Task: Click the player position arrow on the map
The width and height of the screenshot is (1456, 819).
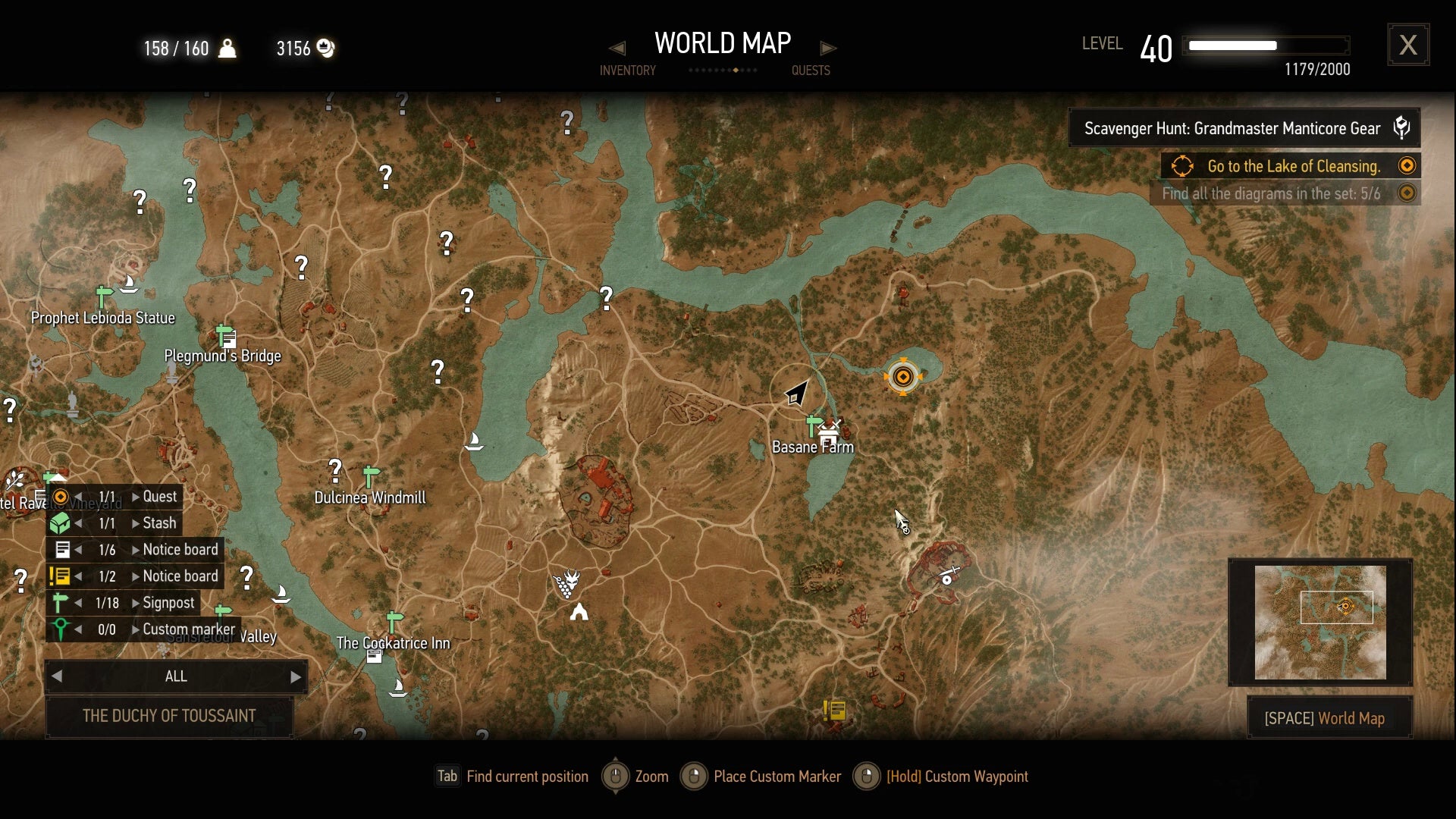Action: [796, 394]
